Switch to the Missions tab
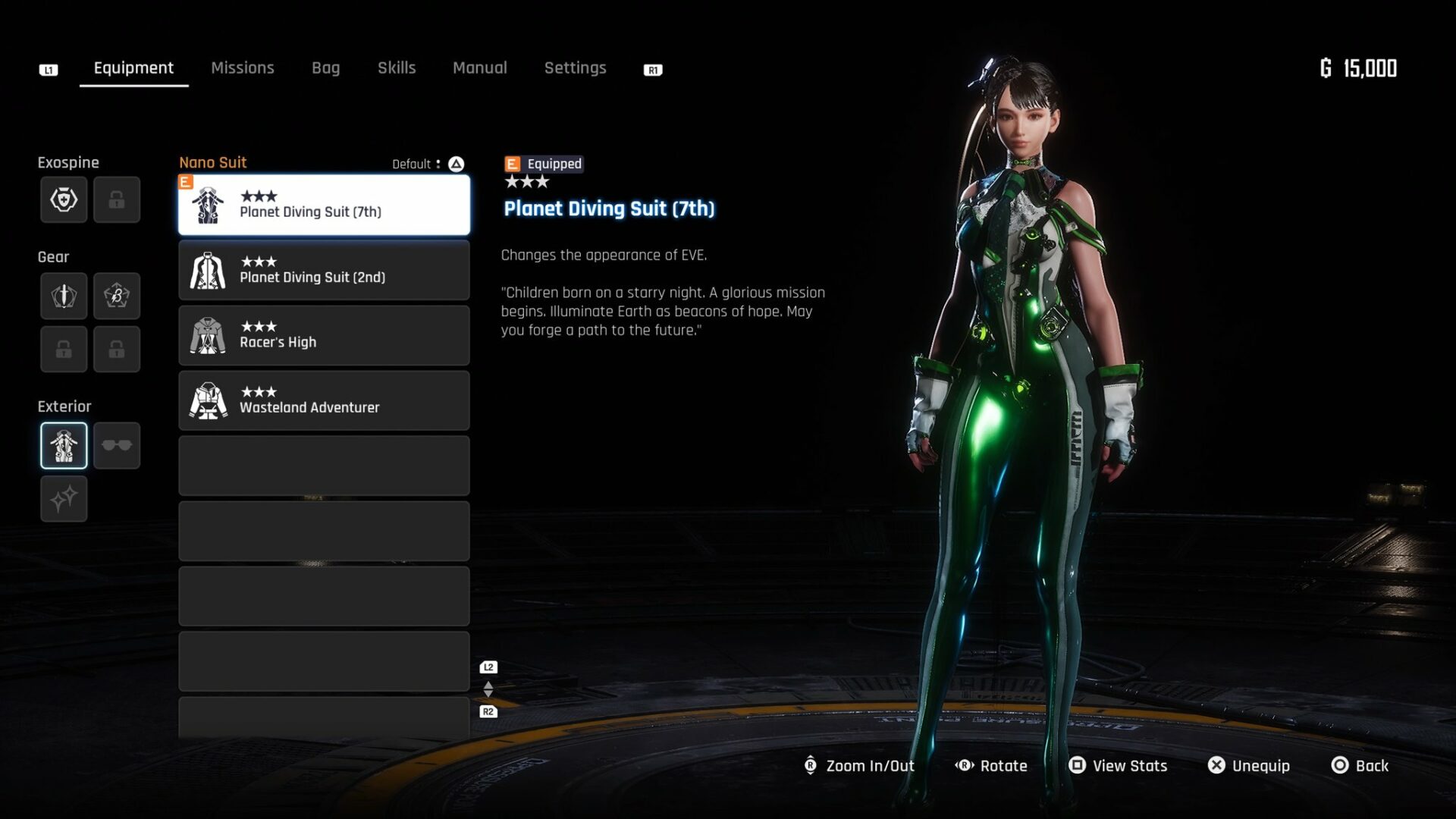Viewport: 1456px width, 819px height. [243, 67]
